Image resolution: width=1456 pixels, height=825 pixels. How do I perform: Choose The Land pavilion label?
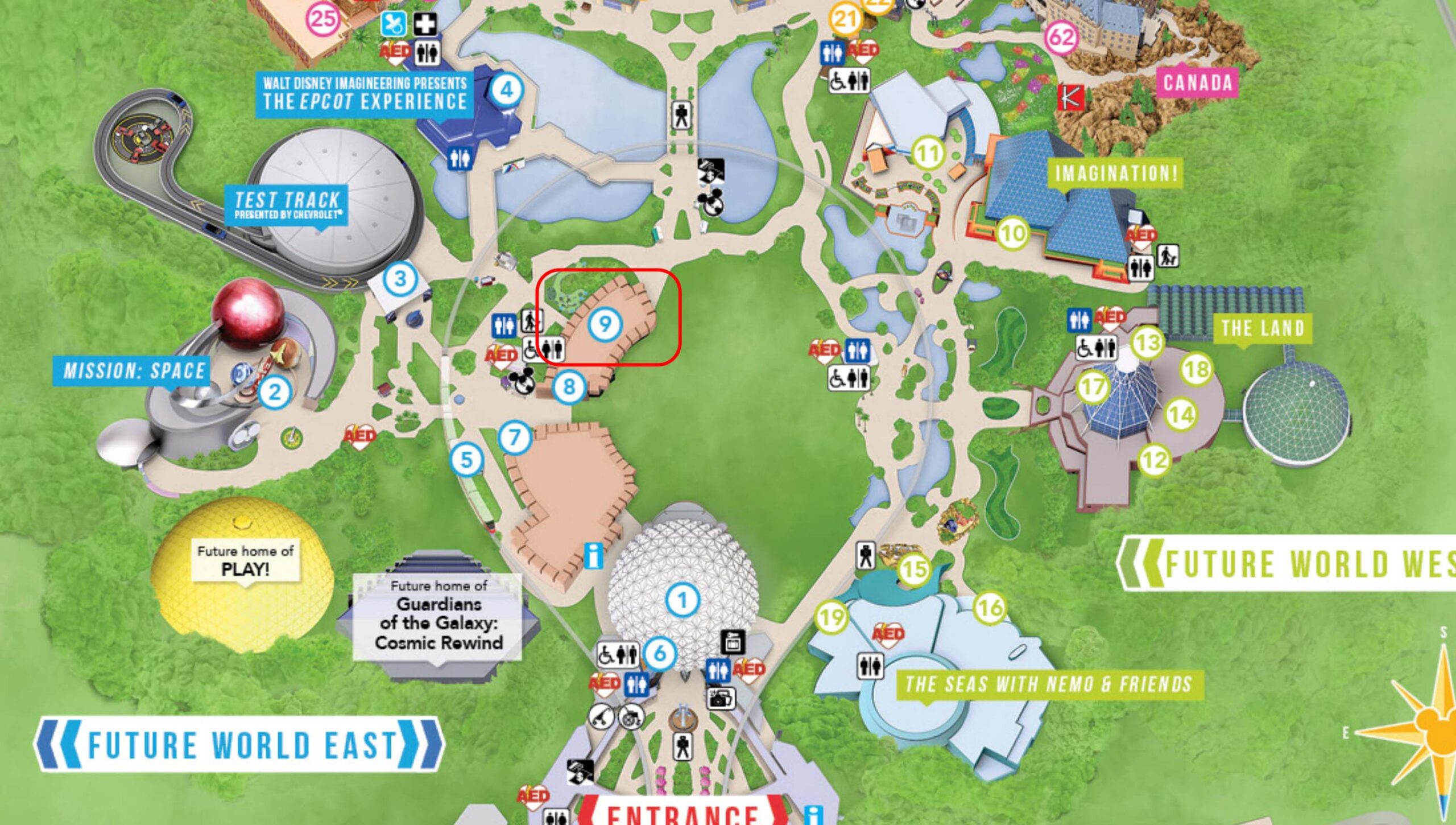pyautogui.click(x=1263, y=328)
